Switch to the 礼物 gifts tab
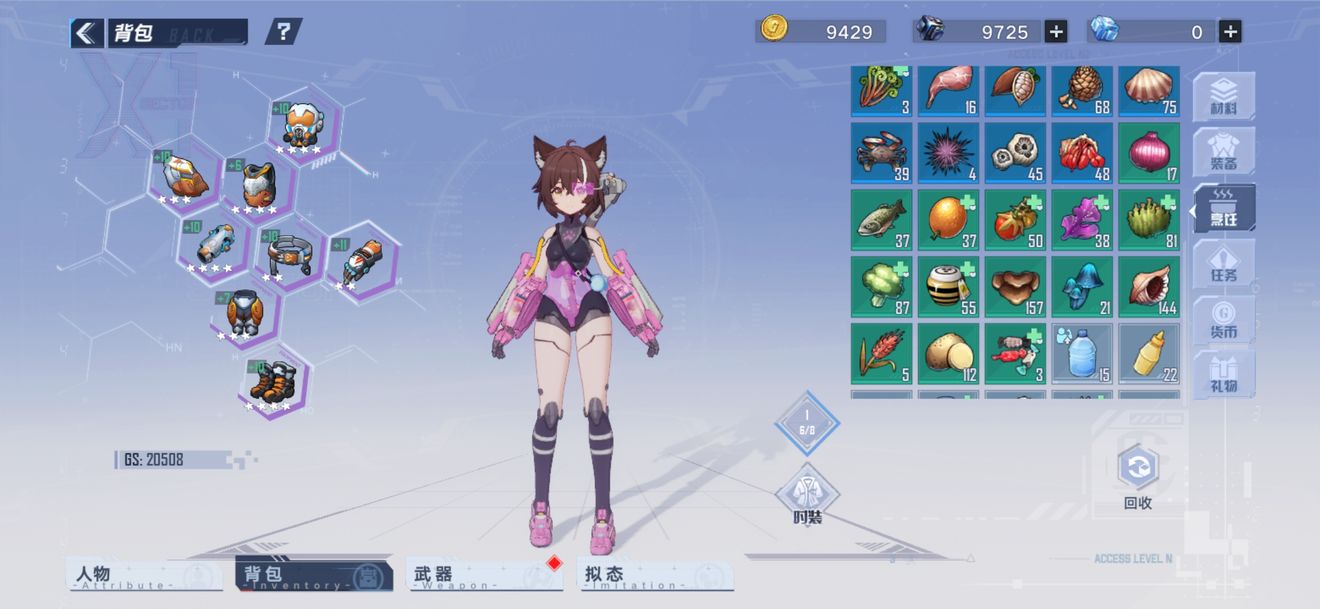This screenshot has height=609, width=1320. pyautogui.click(x=1223, y=374)
